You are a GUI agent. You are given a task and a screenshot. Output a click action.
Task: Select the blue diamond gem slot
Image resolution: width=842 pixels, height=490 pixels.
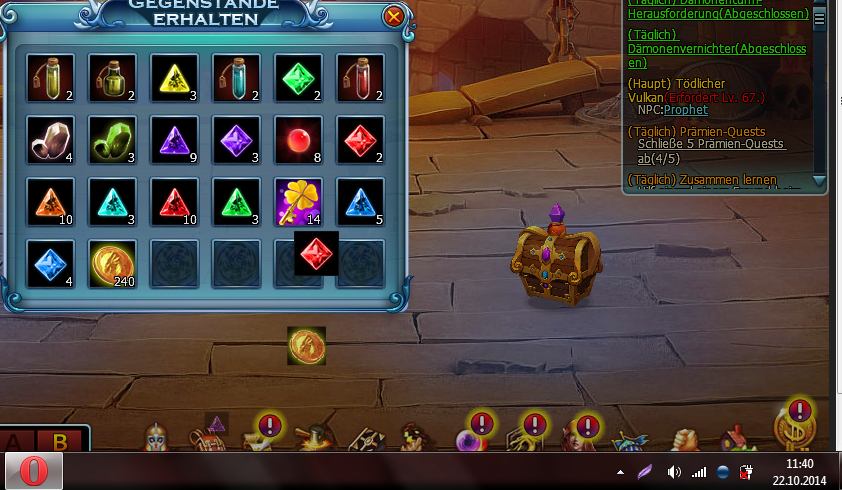click(50, 263)
